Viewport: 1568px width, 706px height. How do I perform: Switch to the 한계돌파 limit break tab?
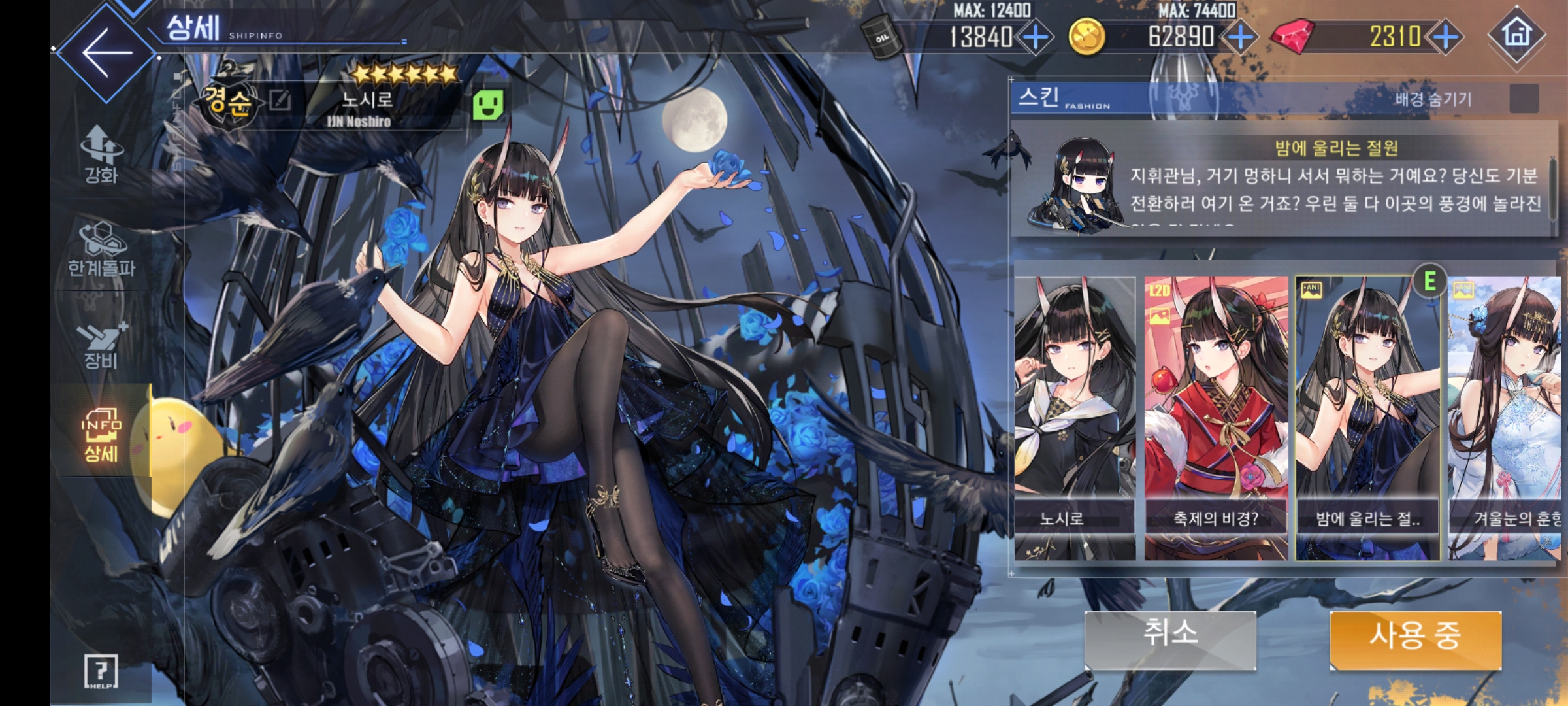click(x=101, y=248)
